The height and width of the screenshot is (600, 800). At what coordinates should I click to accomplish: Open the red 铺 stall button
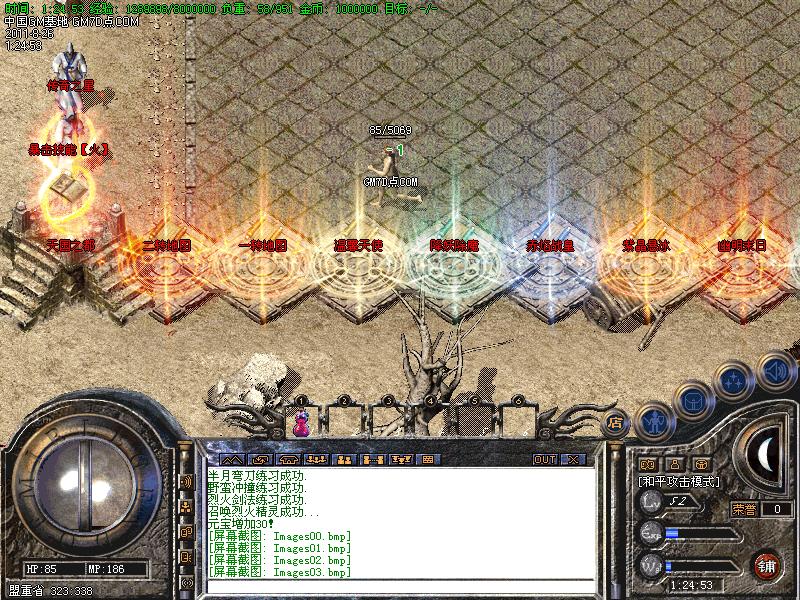pyautogui.click(x=766, y=564)
